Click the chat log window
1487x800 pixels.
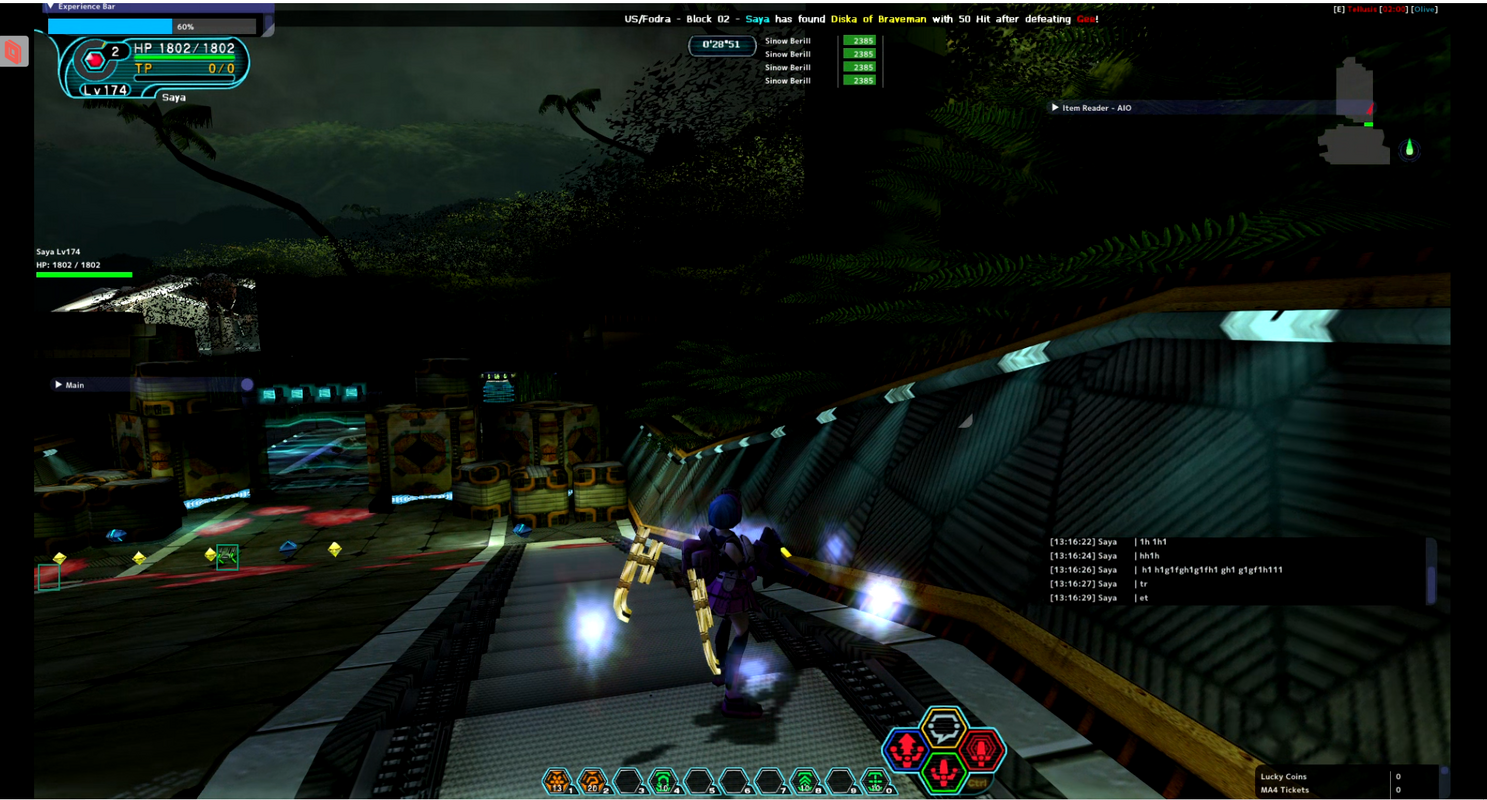(x=1235, y=570)
